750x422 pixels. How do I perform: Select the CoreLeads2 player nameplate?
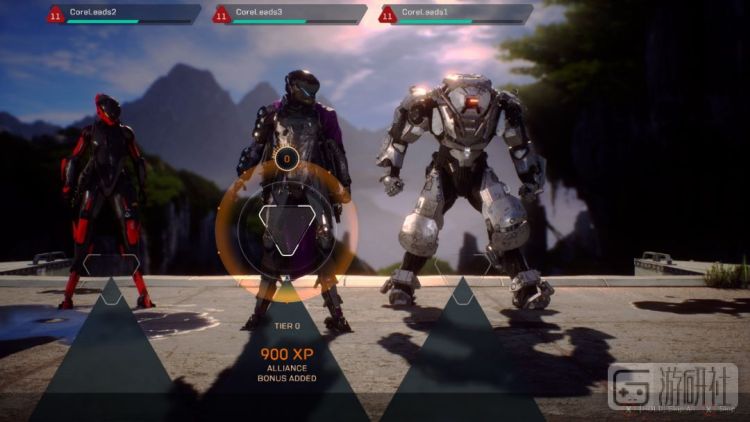122,14
